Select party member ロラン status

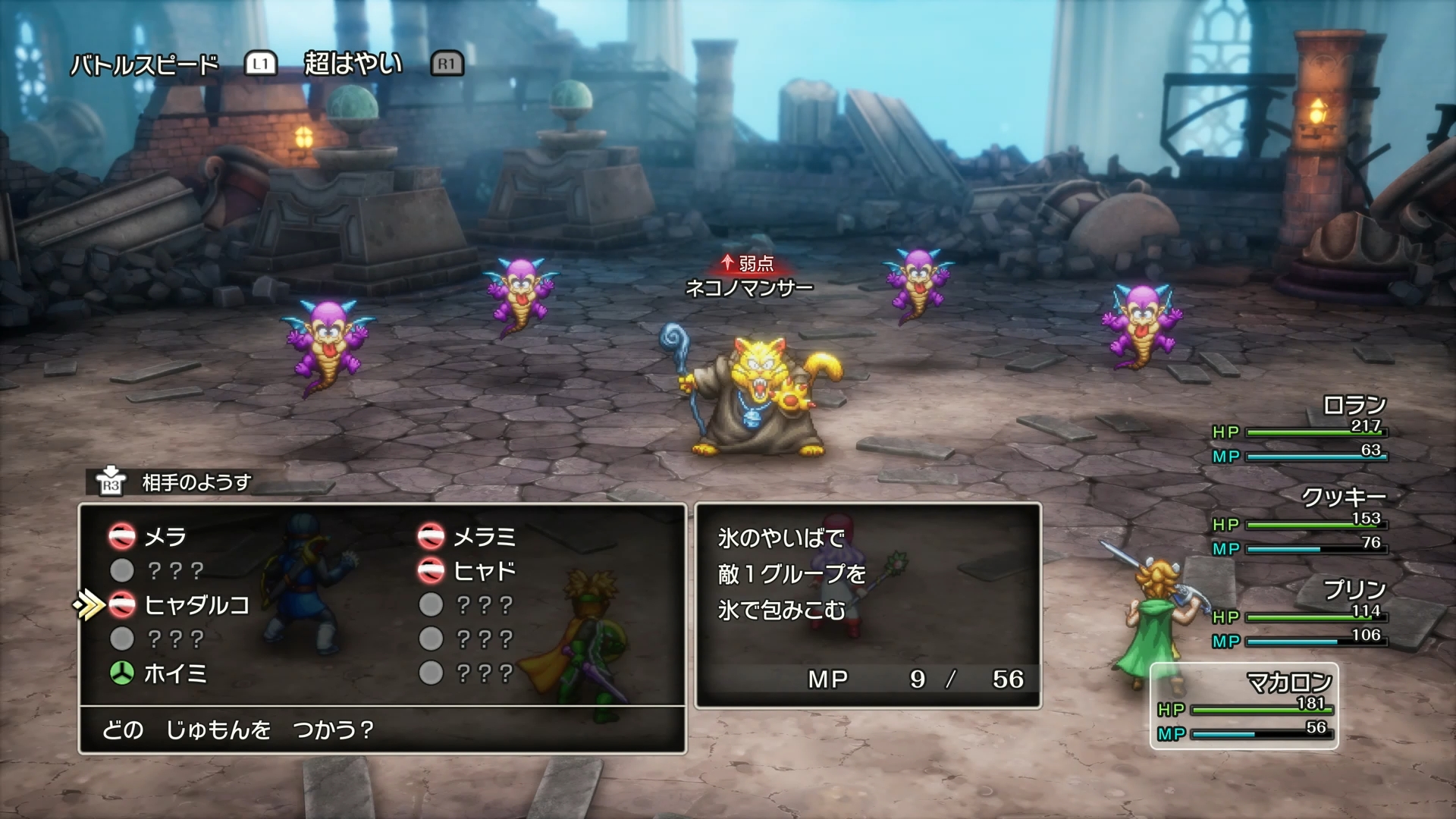coord(1300,430)
